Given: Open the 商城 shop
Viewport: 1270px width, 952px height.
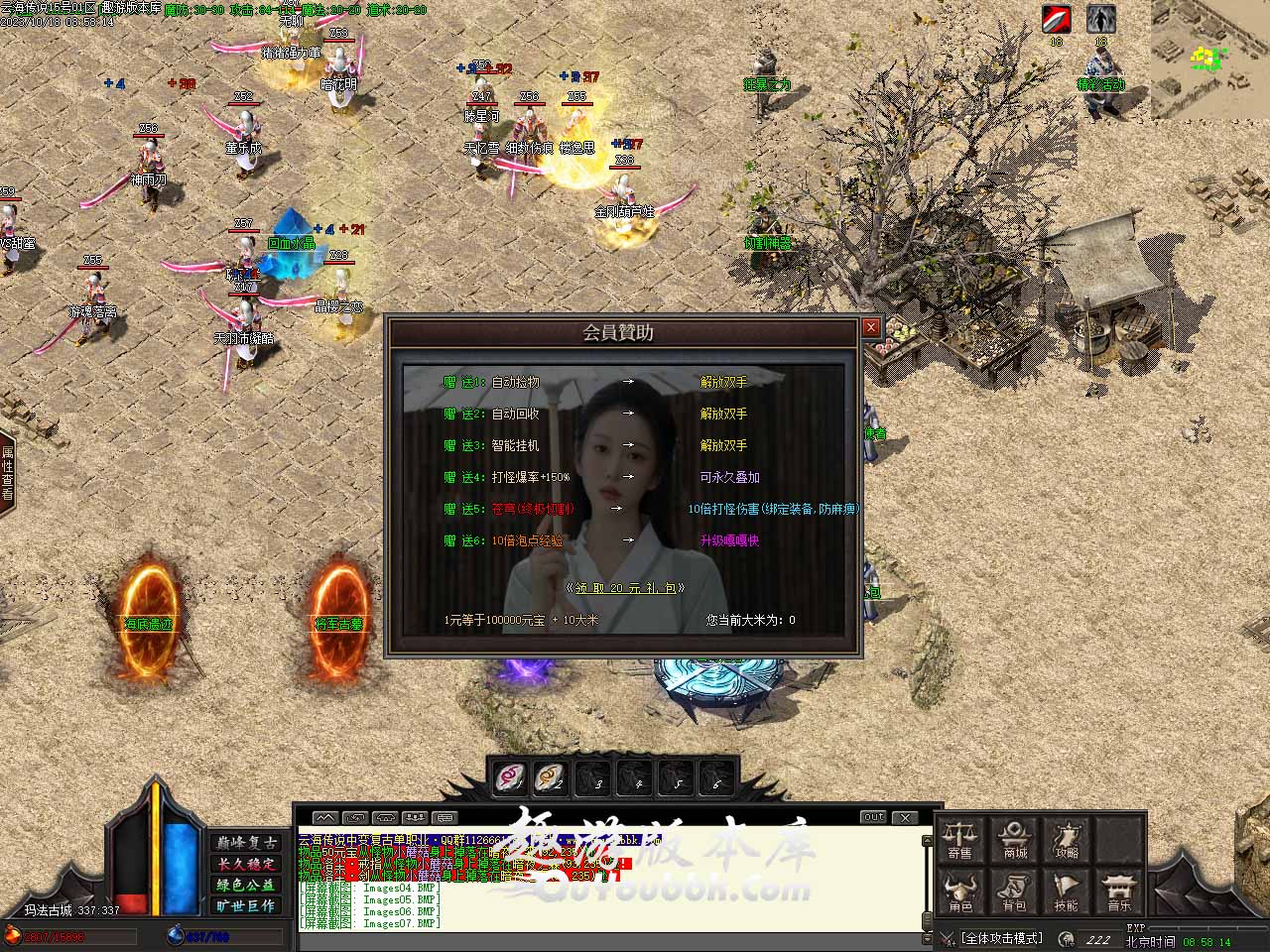Looking at the screenshot, I should [1014, 839].
